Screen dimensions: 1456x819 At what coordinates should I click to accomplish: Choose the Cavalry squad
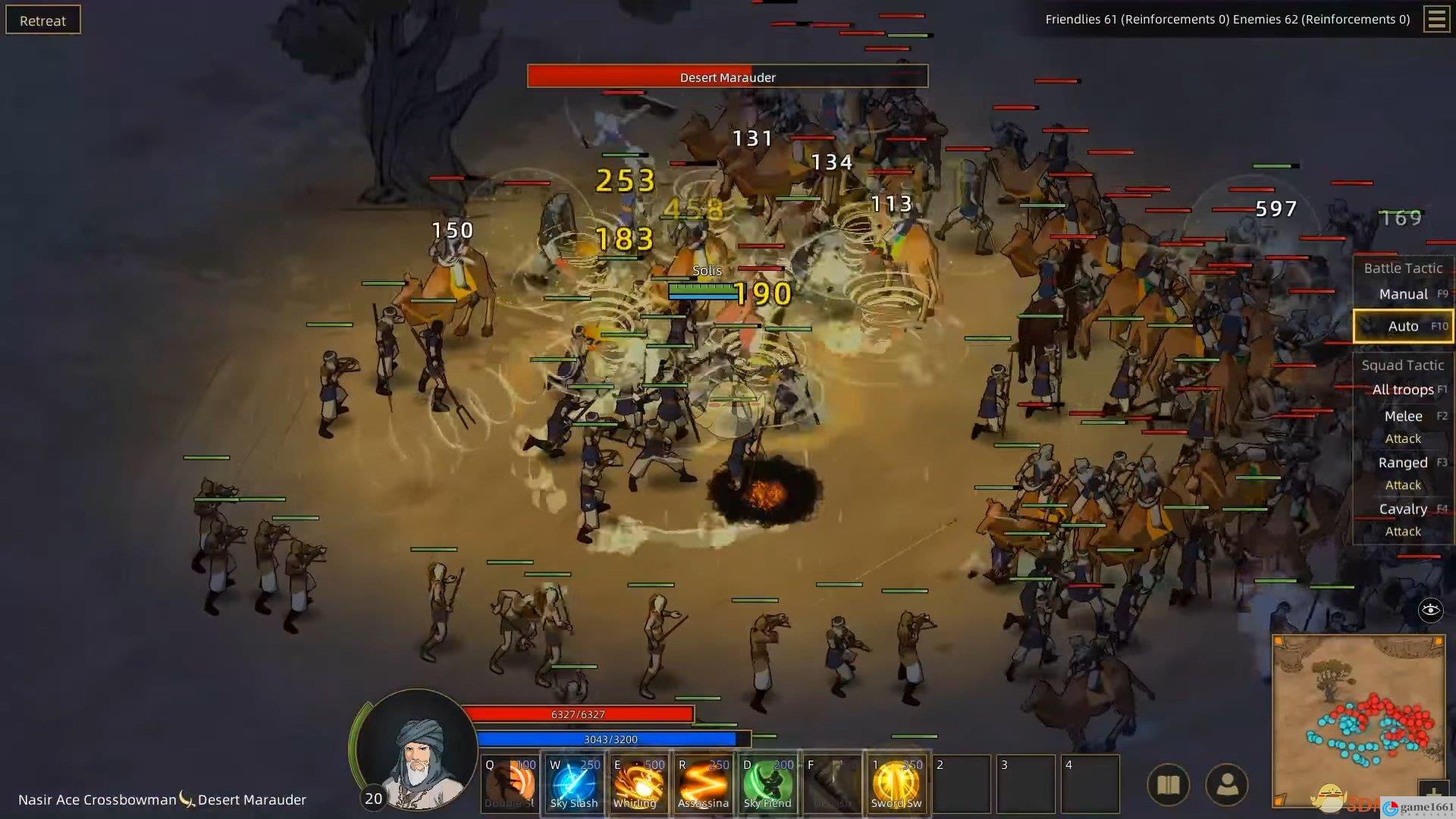click(1403, 509)
